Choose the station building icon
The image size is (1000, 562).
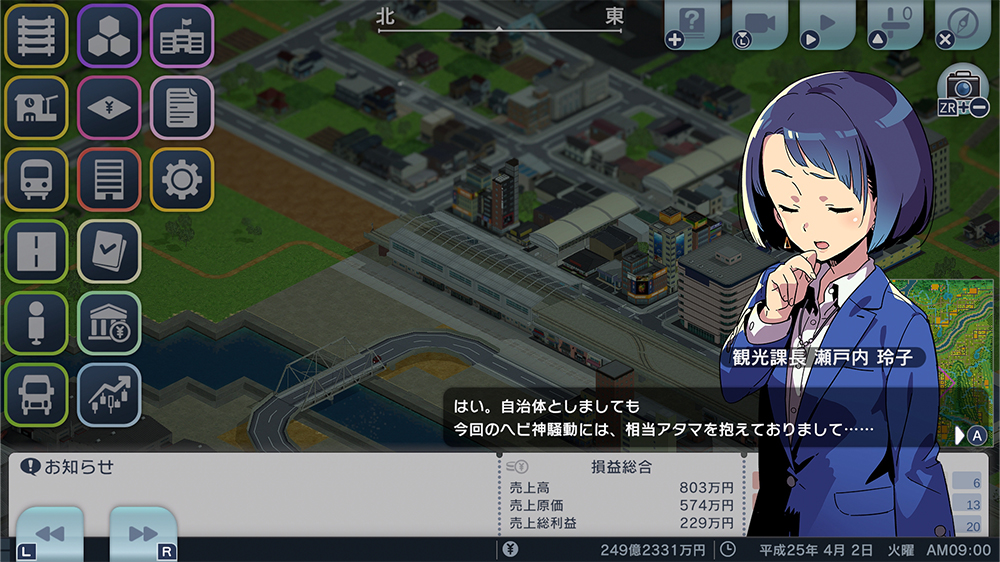tap(36, 108)
